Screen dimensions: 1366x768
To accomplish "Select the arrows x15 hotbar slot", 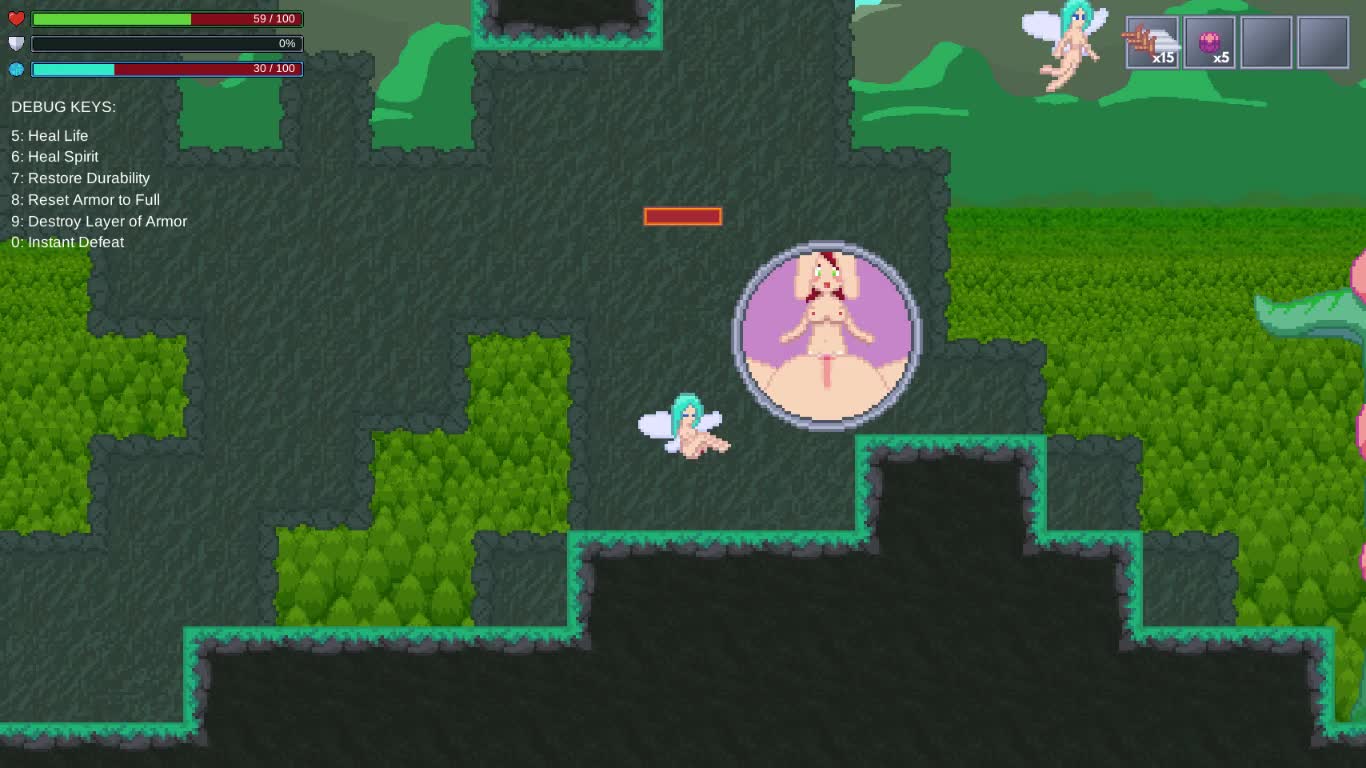I will point(1152,41).
